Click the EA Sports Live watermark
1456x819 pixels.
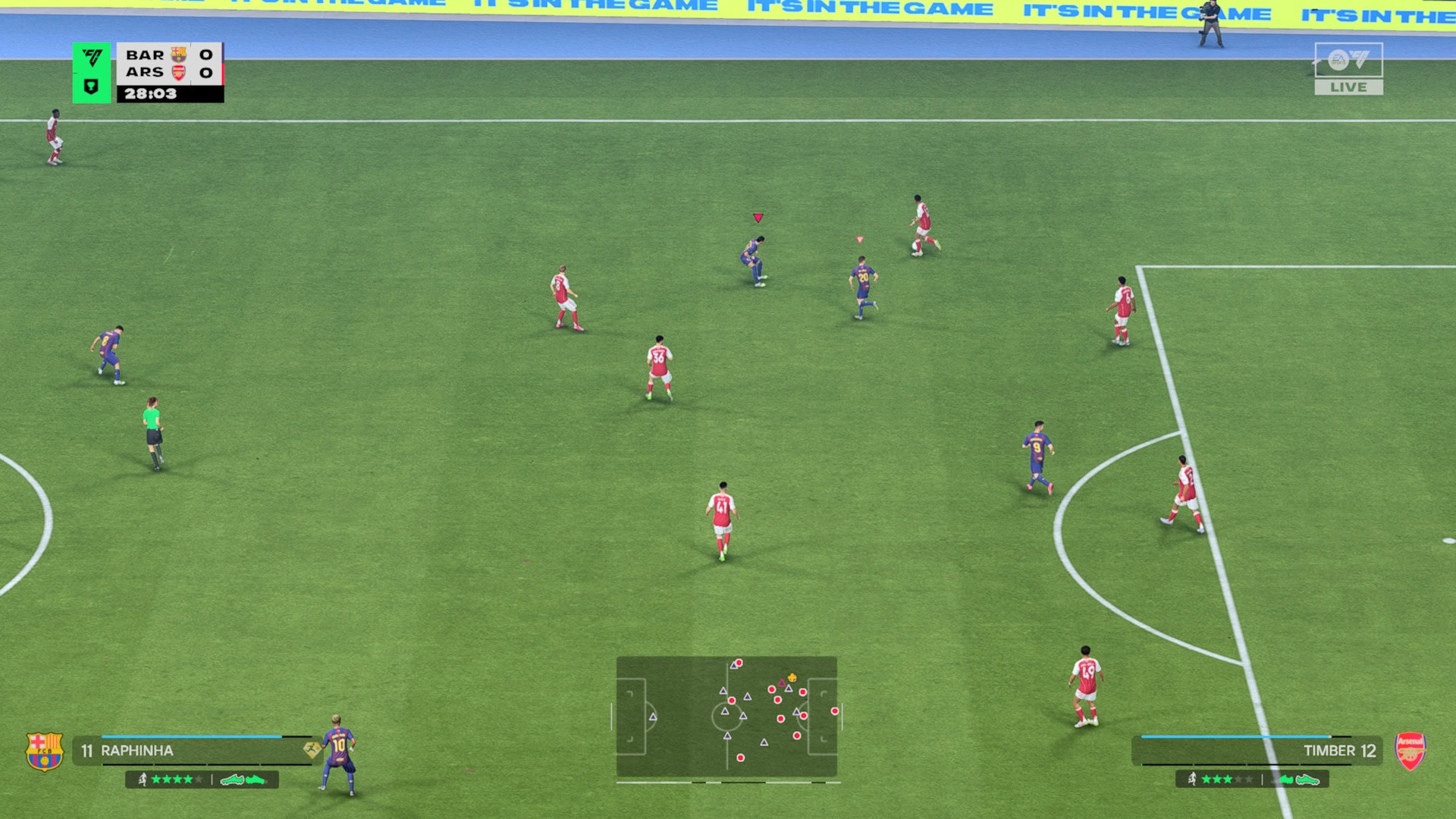point(1348,69)
